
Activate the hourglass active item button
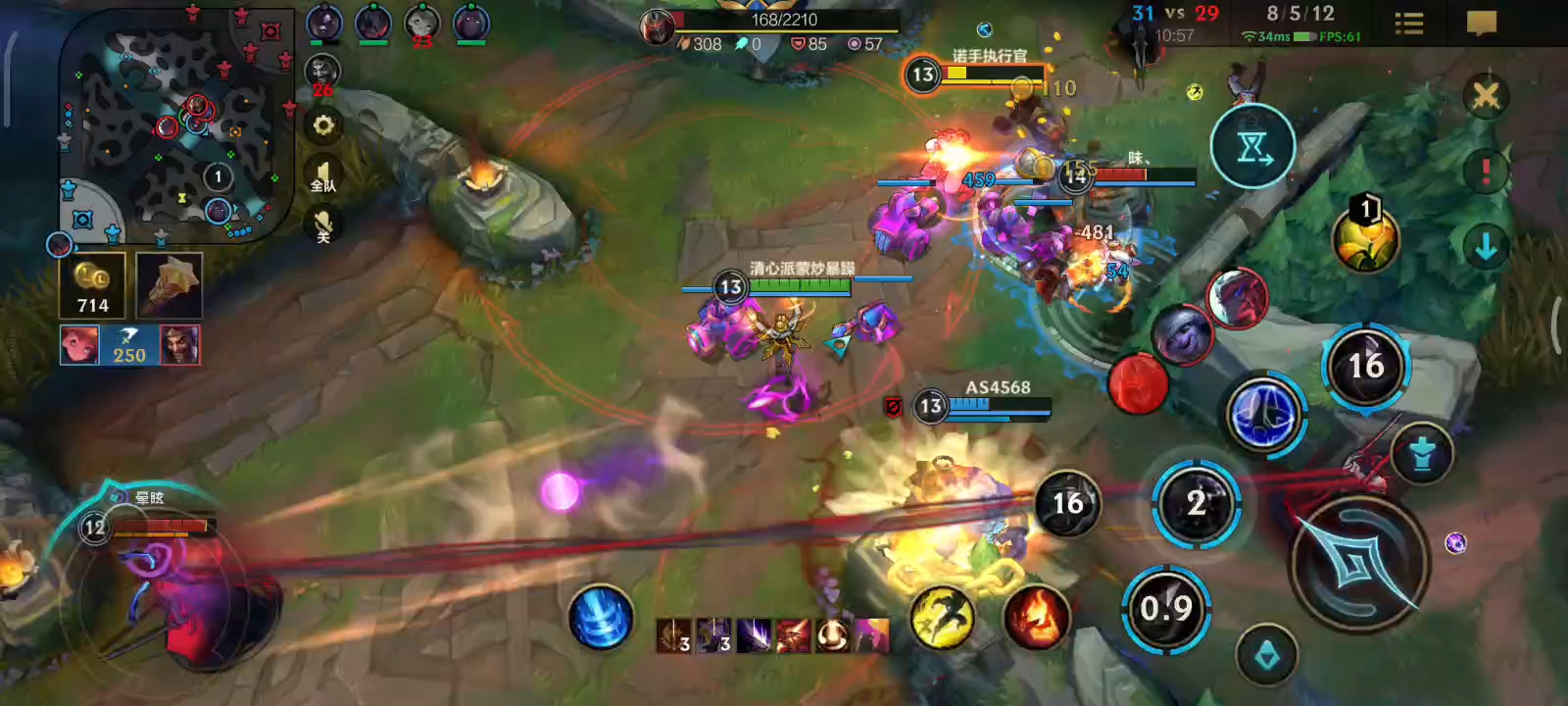(x=1252, y=147)
